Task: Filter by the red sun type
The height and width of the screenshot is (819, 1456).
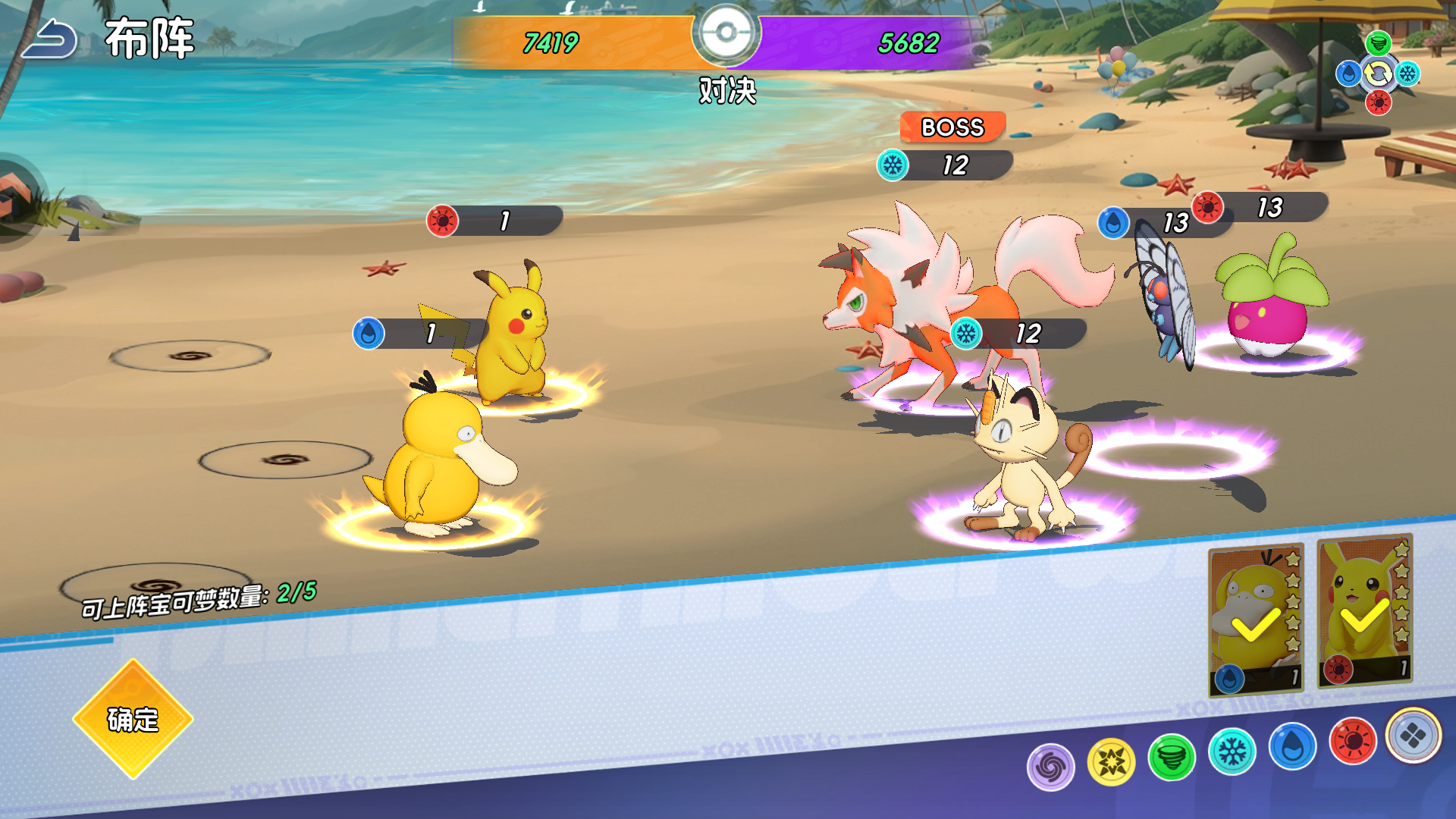Action: pos(1353,741)
